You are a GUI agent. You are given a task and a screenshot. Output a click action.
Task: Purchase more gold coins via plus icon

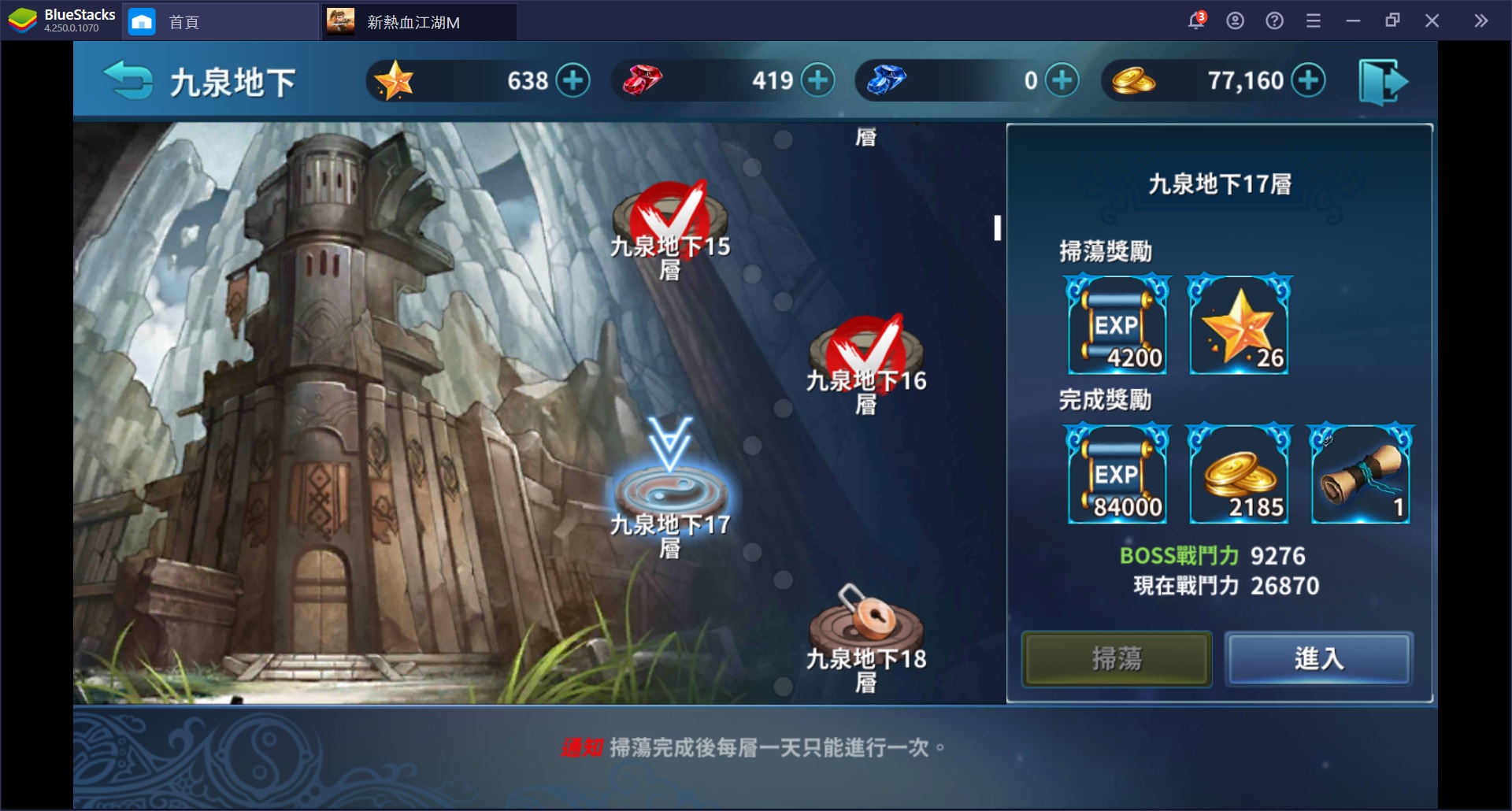[1310, 80]
